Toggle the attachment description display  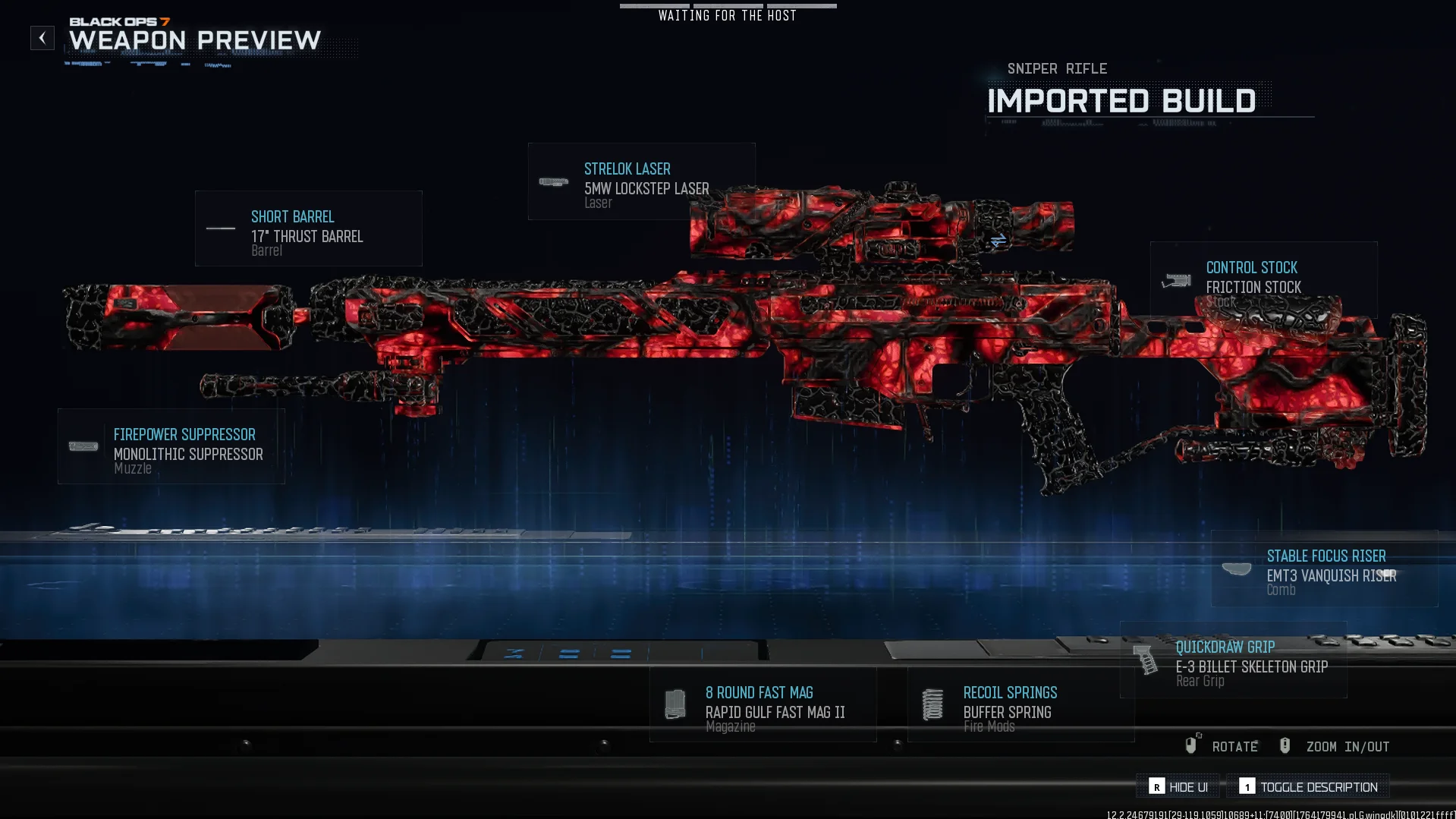[x=1309, y=787]
